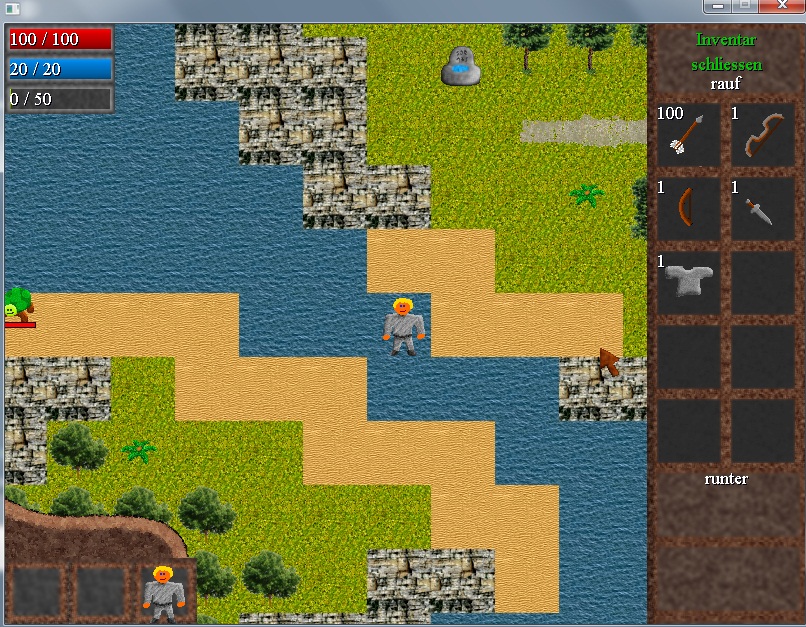Click the "runter" scroll-down button
The height and width of the screenshot is (627, 806).
[726, 479]
